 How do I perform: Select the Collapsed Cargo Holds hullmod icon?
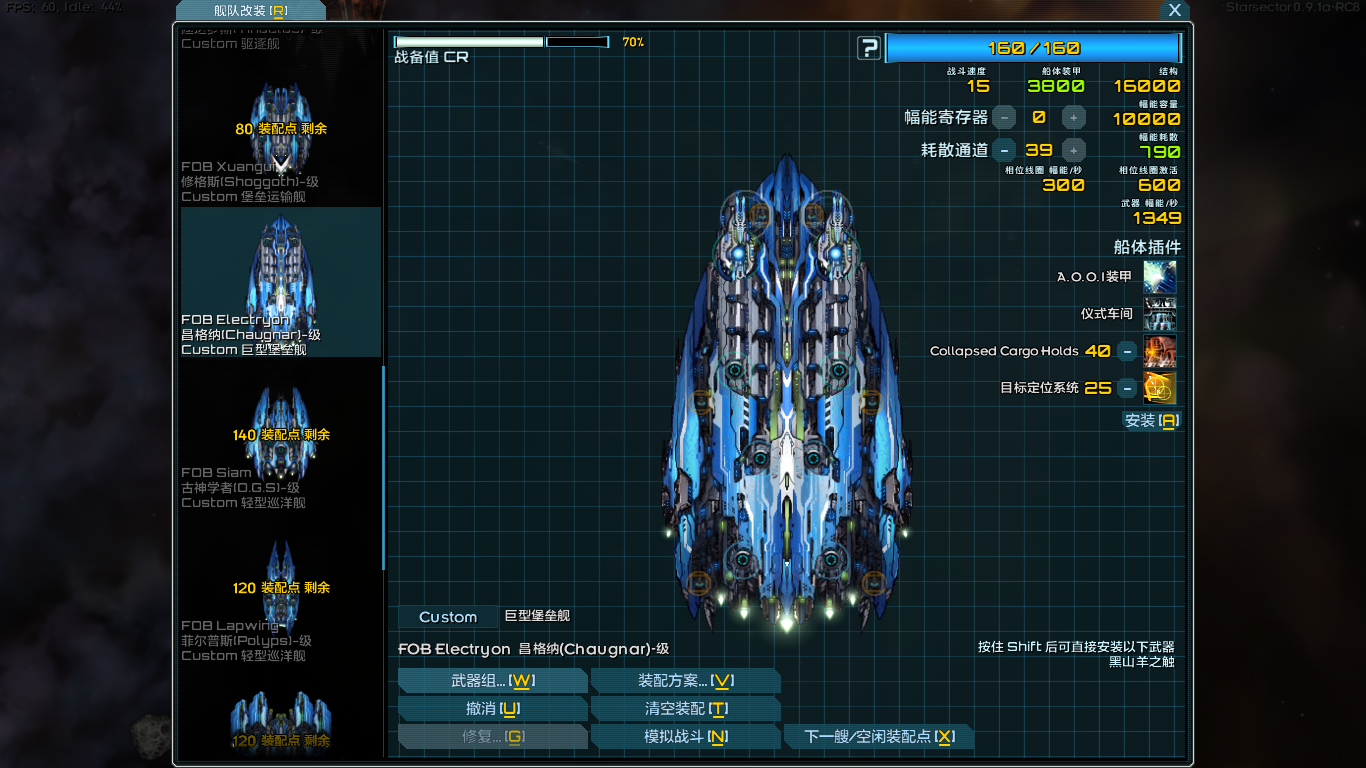[1159, 352]
